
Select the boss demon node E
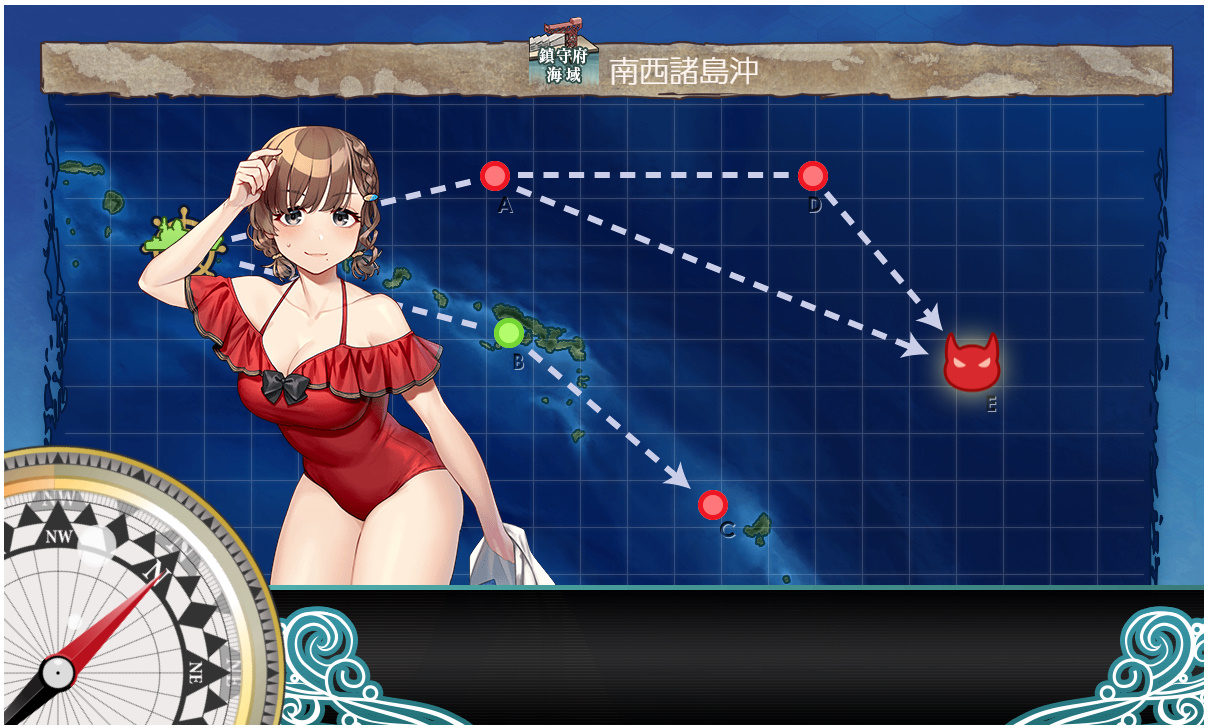click(971, 363)
